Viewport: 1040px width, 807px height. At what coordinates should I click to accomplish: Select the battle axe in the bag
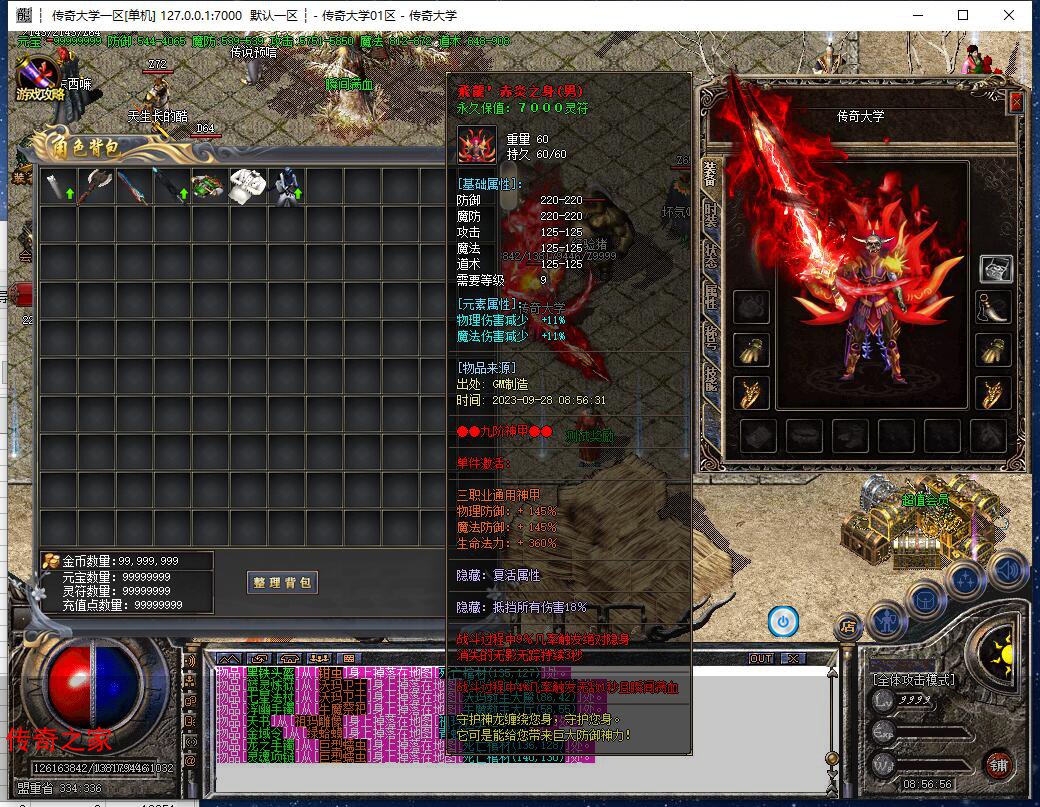point(97,187)
